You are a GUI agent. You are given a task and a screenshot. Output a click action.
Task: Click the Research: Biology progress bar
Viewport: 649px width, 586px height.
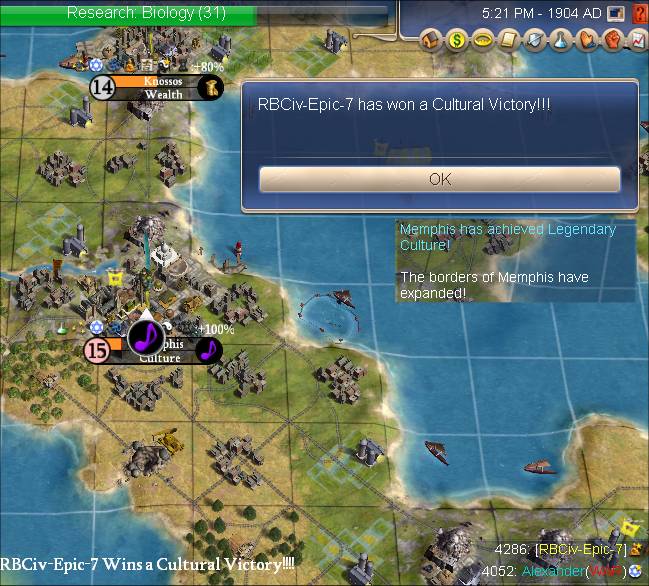coord(146,13)
